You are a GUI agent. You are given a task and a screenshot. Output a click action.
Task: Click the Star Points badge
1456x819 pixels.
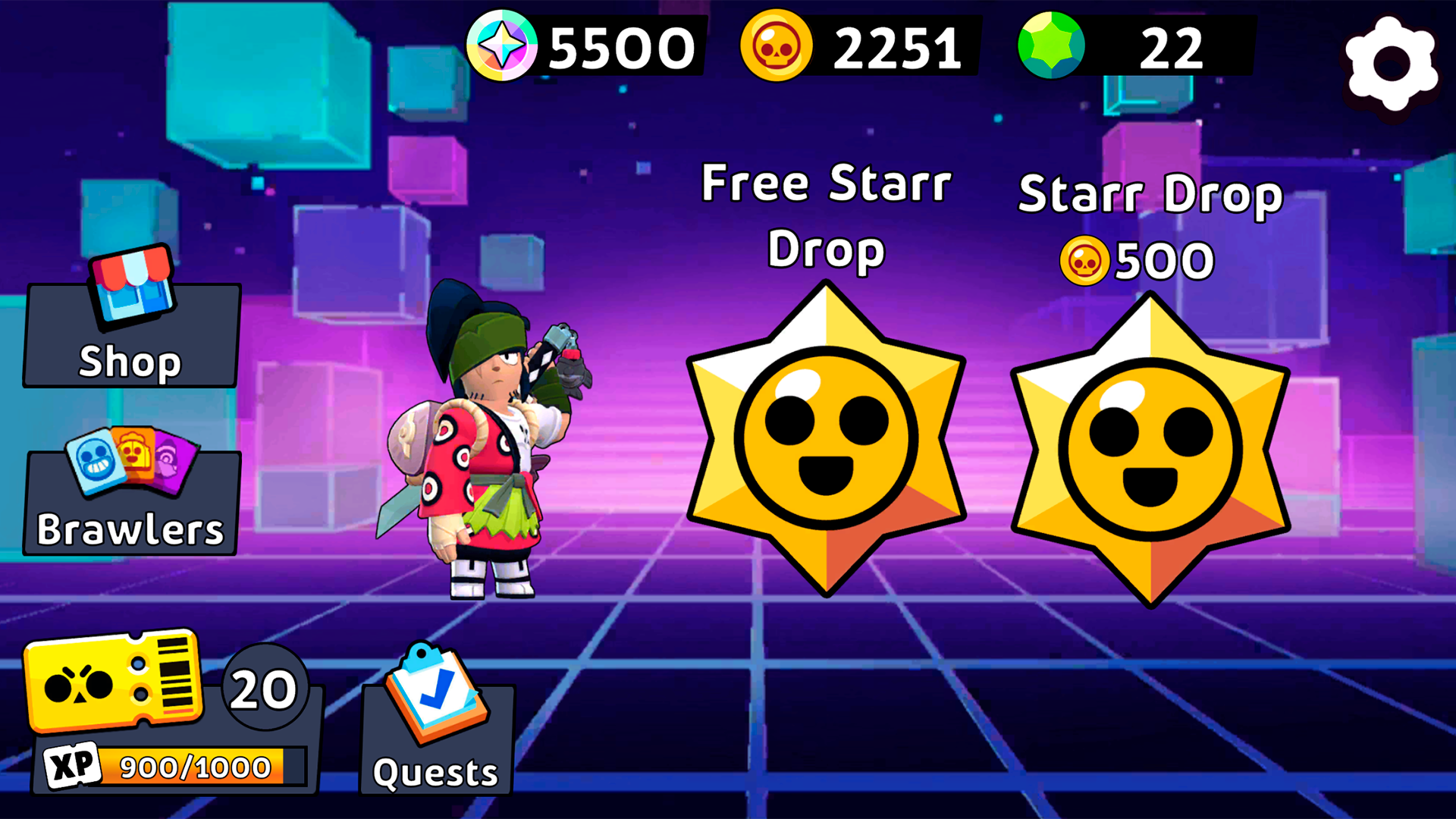click(503, 47)
